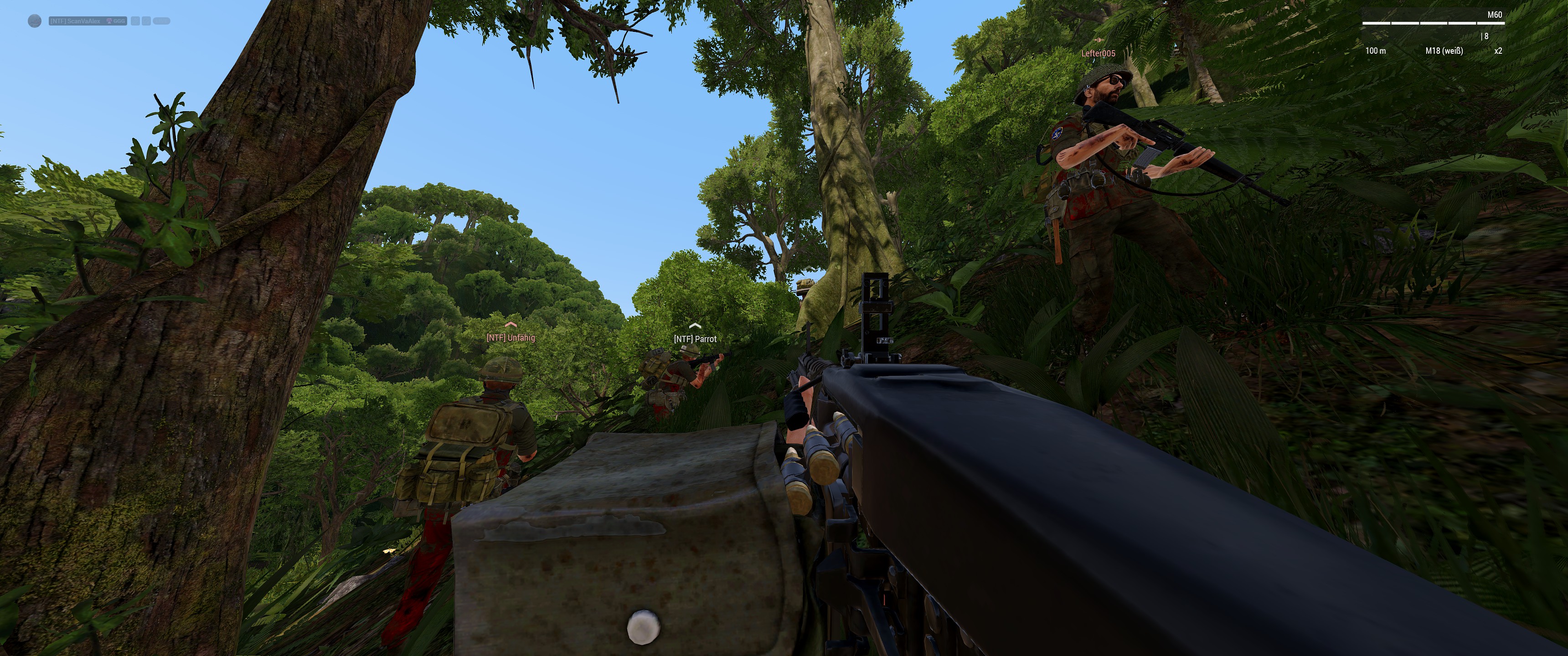Choose the M18 (weiß) smoke grenade entry
This screenshot has width=1568, height=656.
point(1444,51)
